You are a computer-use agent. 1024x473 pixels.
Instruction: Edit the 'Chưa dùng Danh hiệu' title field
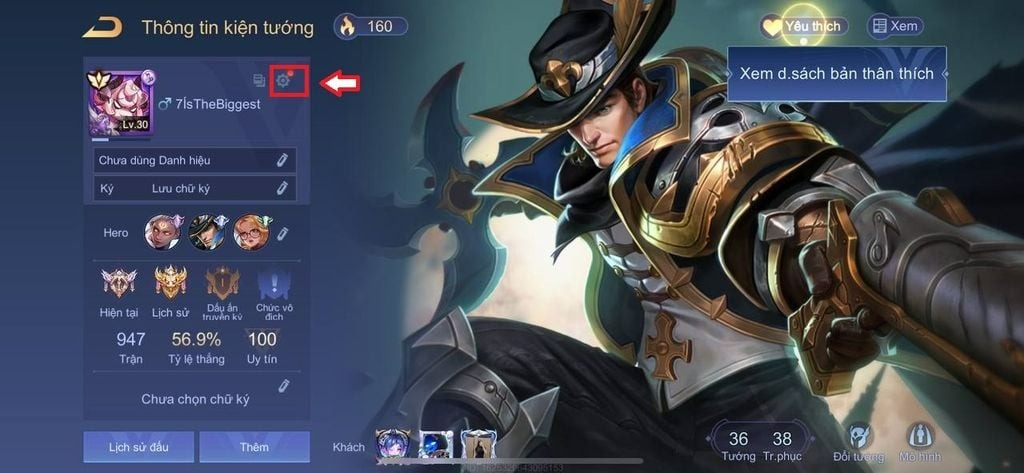click(282, 160)
